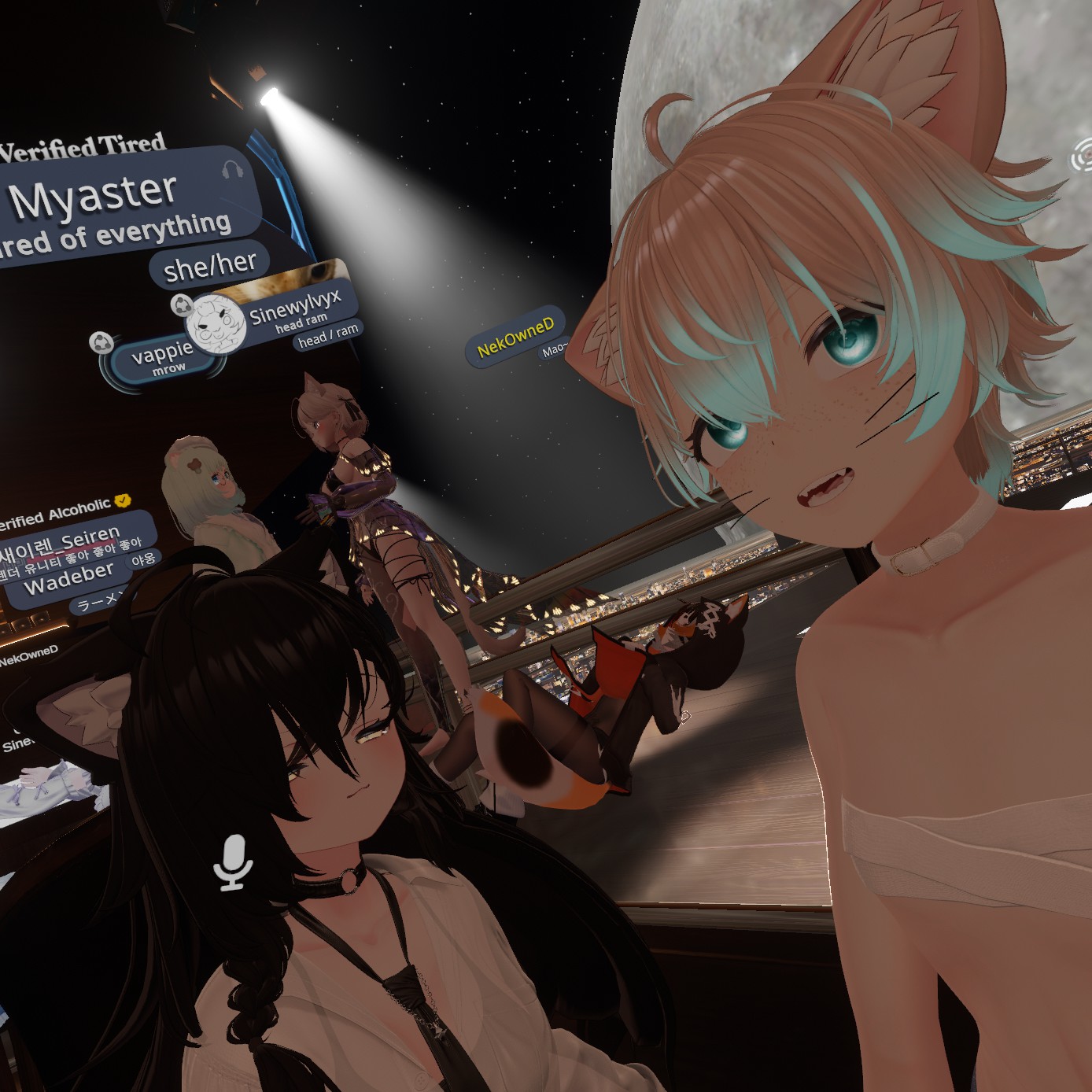Screen dimensions: 1092x1092
Task: Select the Sinewylvyx player nameplate
Action: 295,308
